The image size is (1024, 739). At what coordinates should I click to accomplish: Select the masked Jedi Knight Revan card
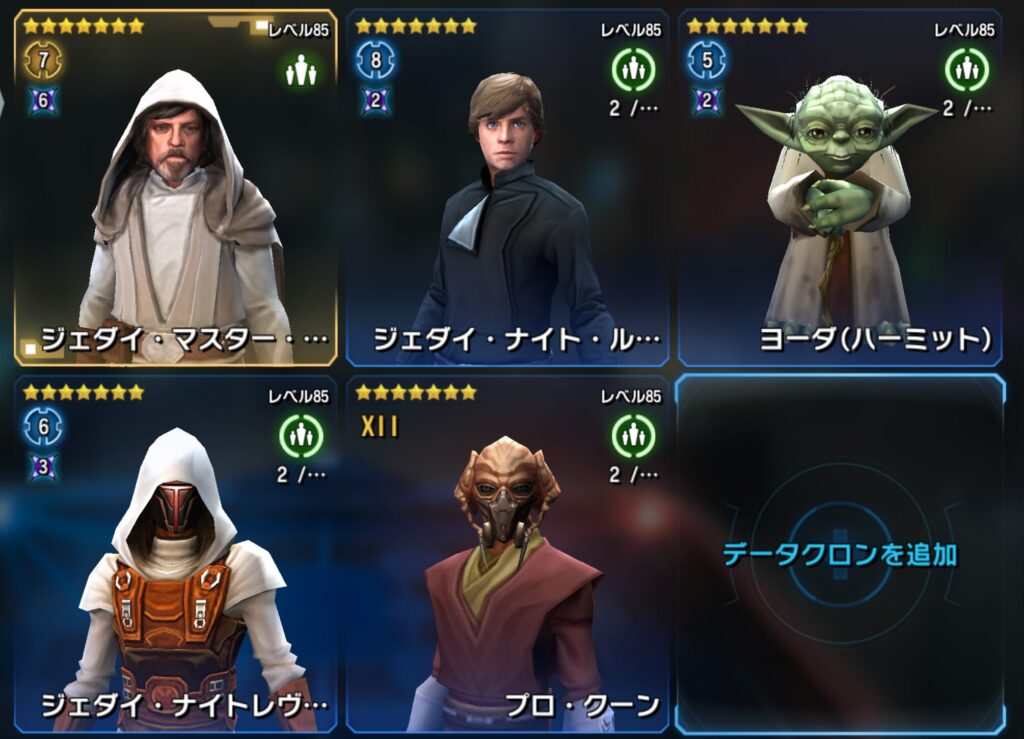point(176,553)
